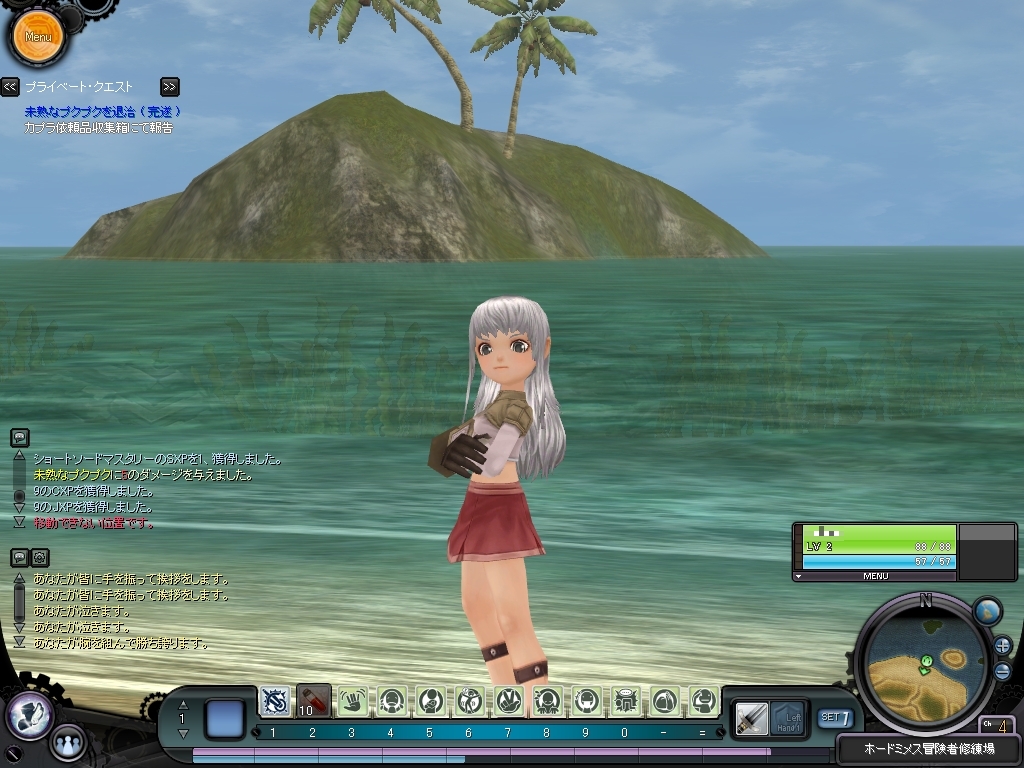Open the party icon with three figures
Viewport: 1024px width, 768px height.
[68, 743]
